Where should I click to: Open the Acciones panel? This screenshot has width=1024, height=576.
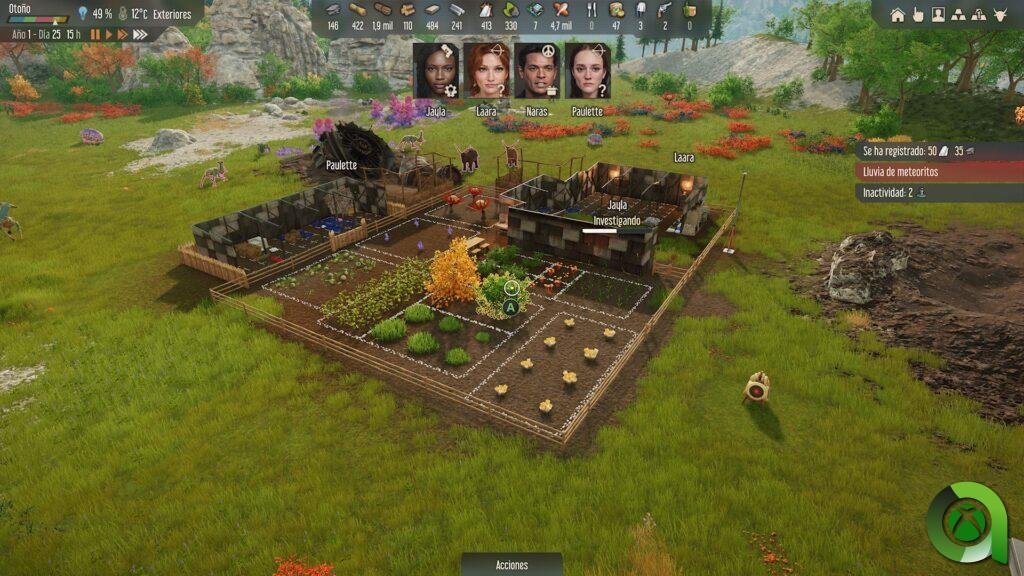tap(511, 565)
